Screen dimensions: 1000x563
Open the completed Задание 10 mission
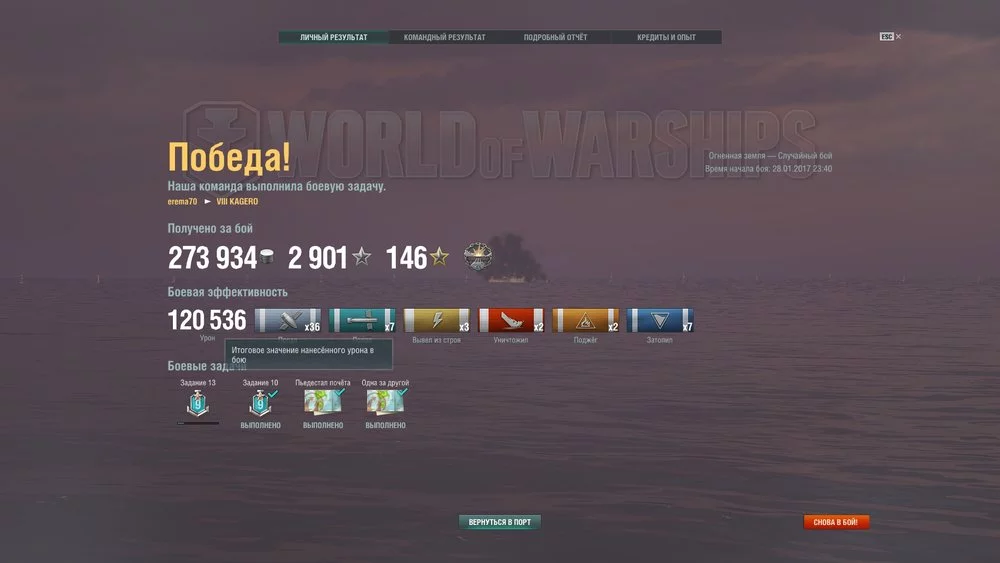[x=260, y=404]
